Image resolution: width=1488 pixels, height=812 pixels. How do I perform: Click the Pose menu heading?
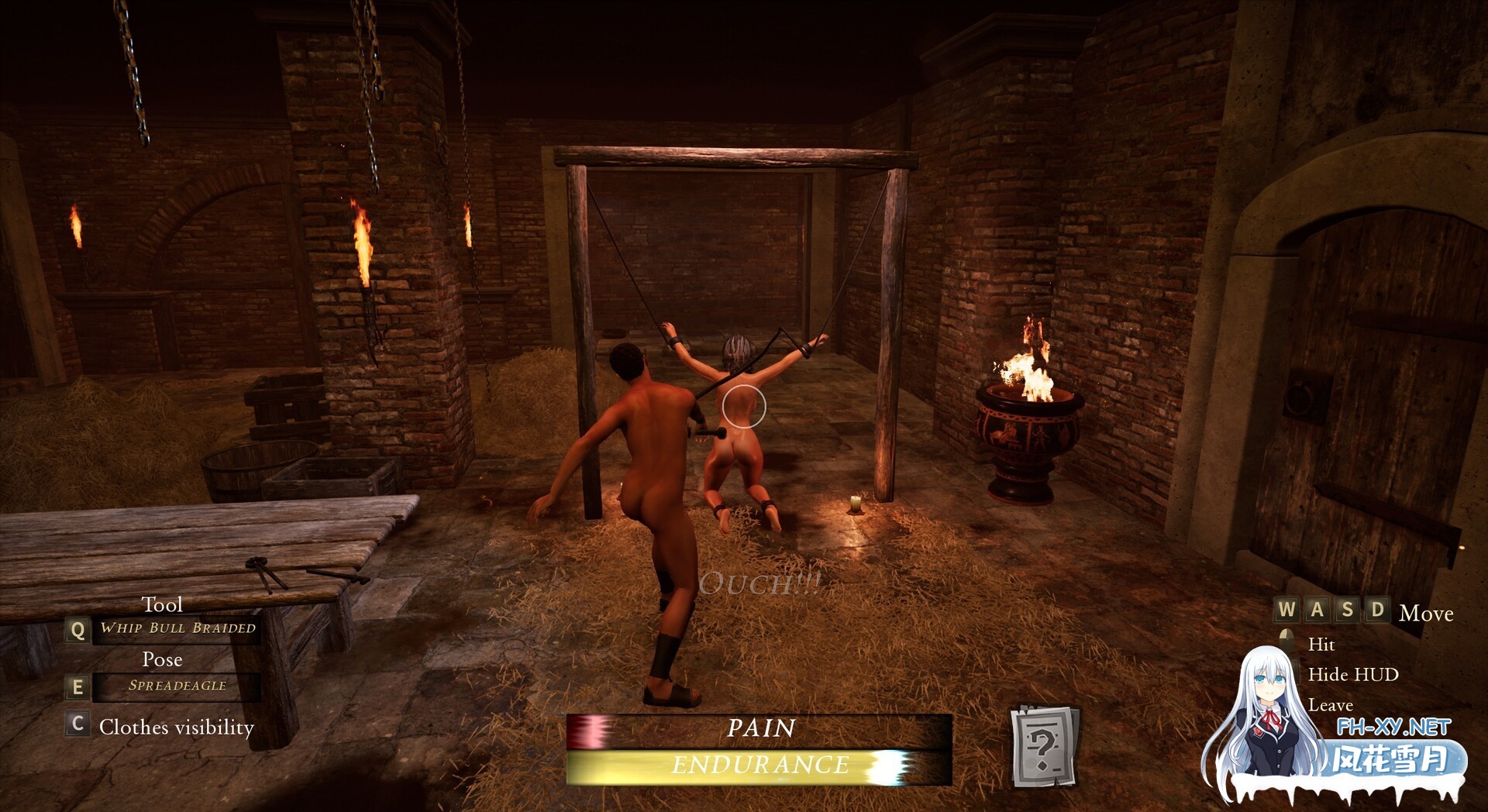(x=163, y=659)
